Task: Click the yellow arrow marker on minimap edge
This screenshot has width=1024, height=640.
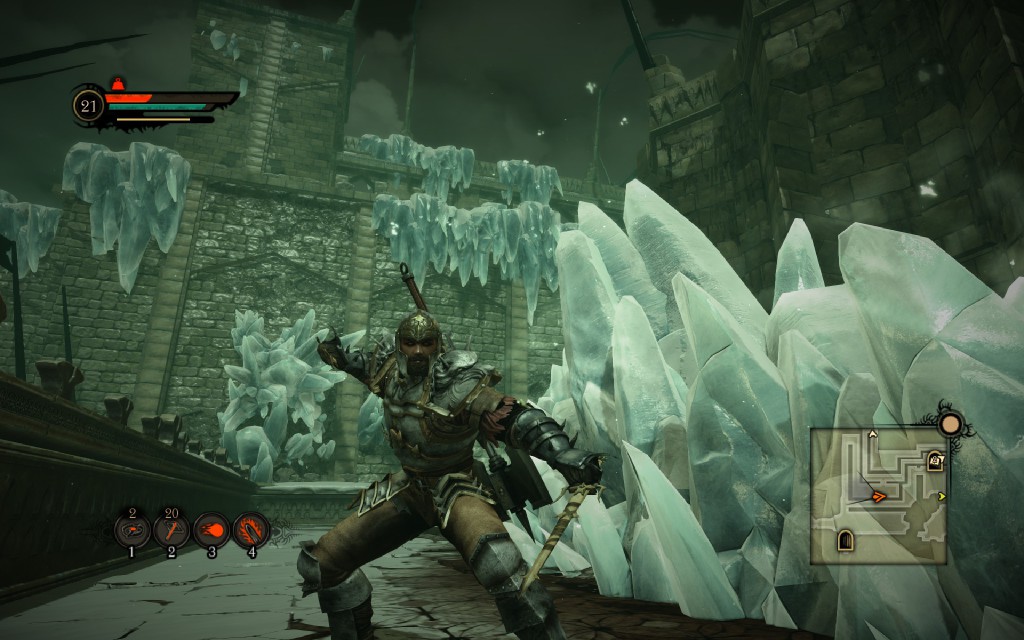Action: tap(941, 496)
